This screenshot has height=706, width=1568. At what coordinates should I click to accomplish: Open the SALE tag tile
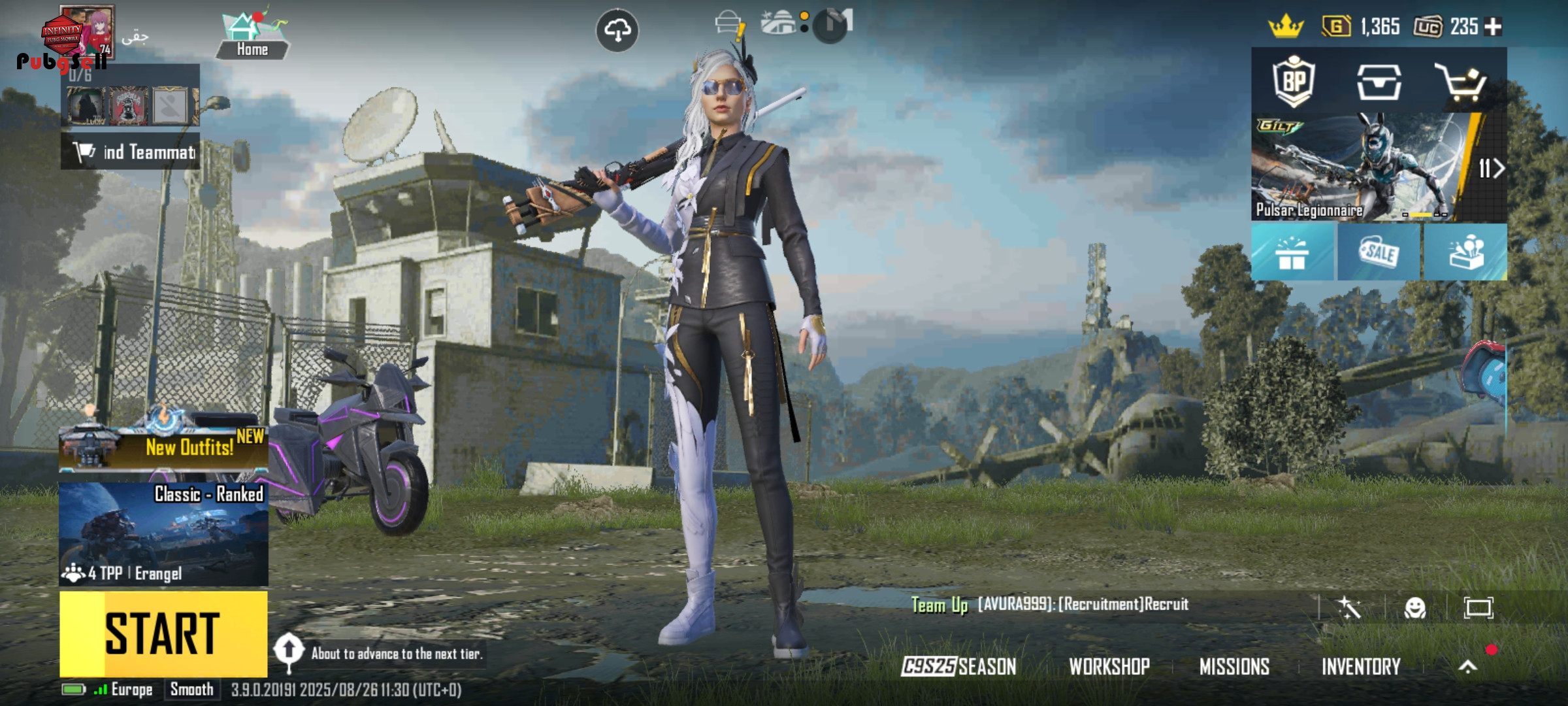coord(1379,253)
